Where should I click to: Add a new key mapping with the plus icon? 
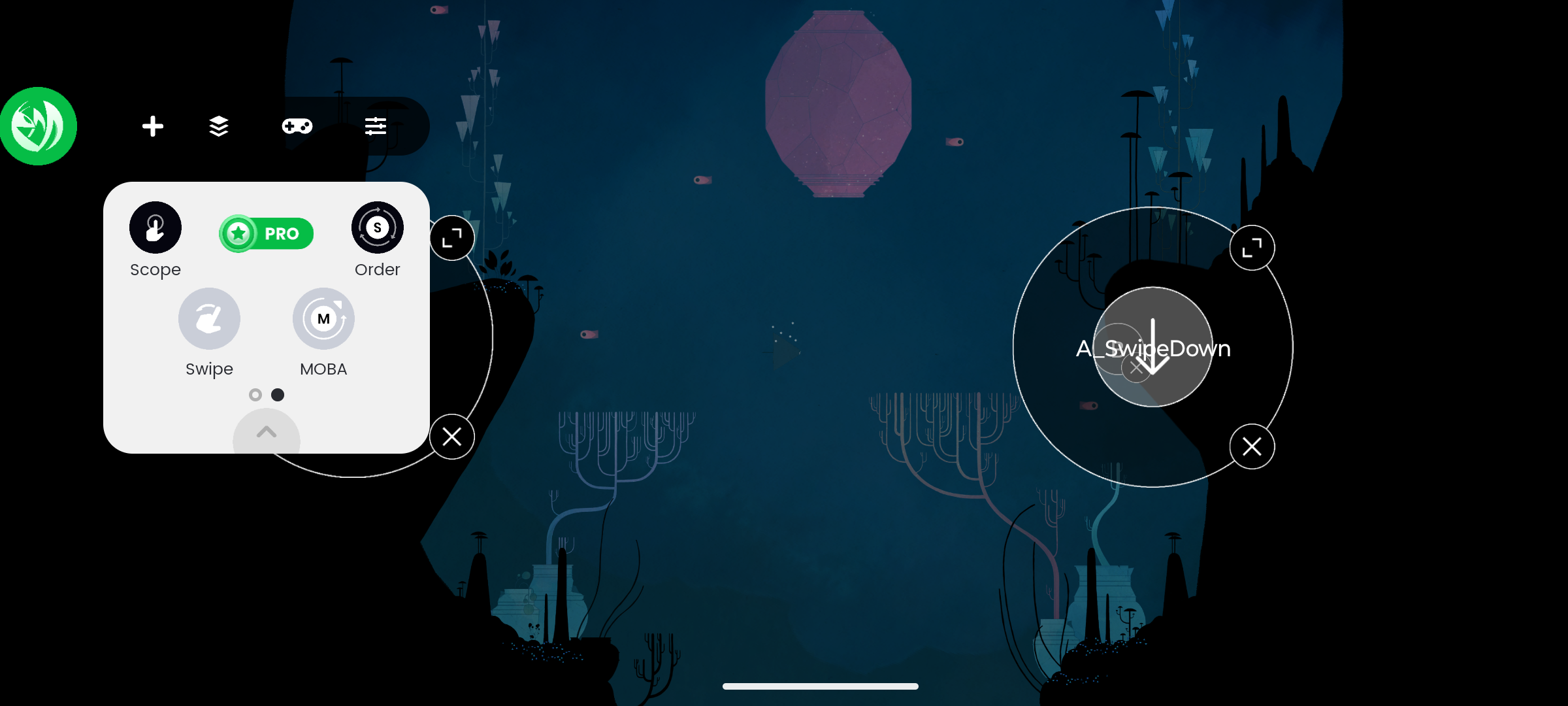click(153, 126)
